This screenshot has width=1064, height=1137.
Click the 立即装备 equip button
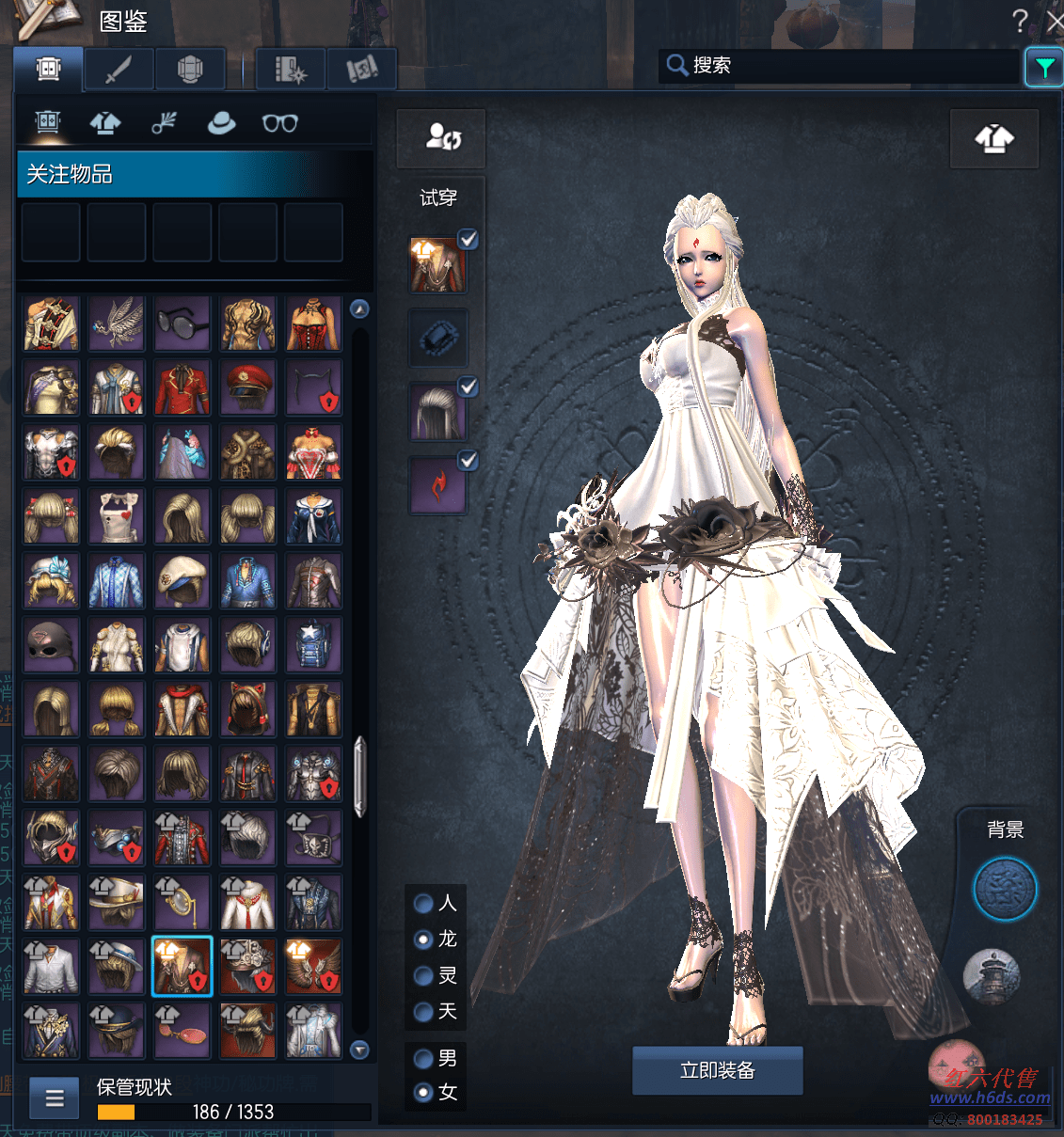(717, 1070)
